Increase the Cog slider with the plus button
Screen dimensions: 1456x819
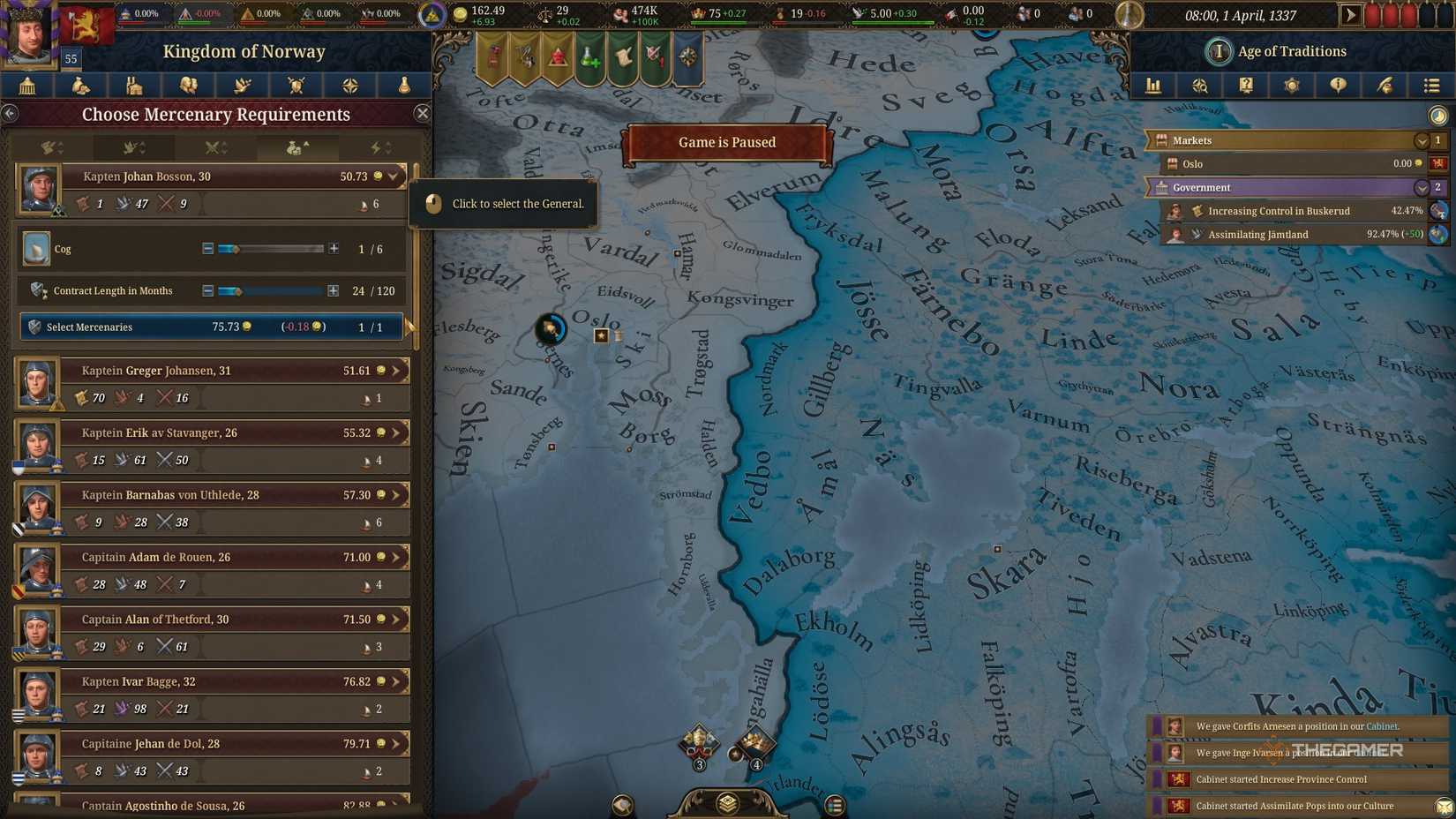point(334,249)
